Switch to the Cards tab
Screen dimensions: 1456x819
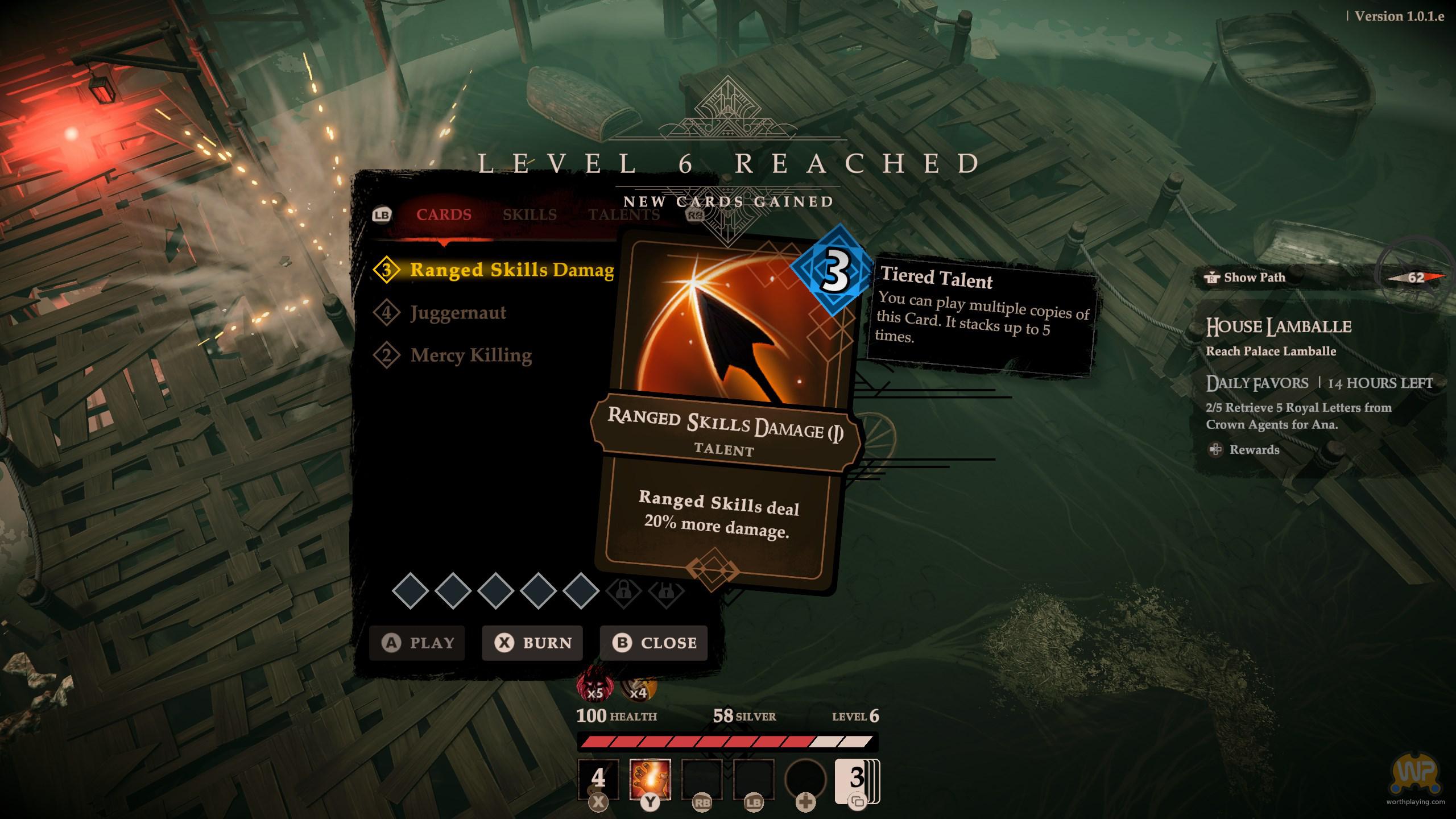pyautogui.click(x=444, y=215)
